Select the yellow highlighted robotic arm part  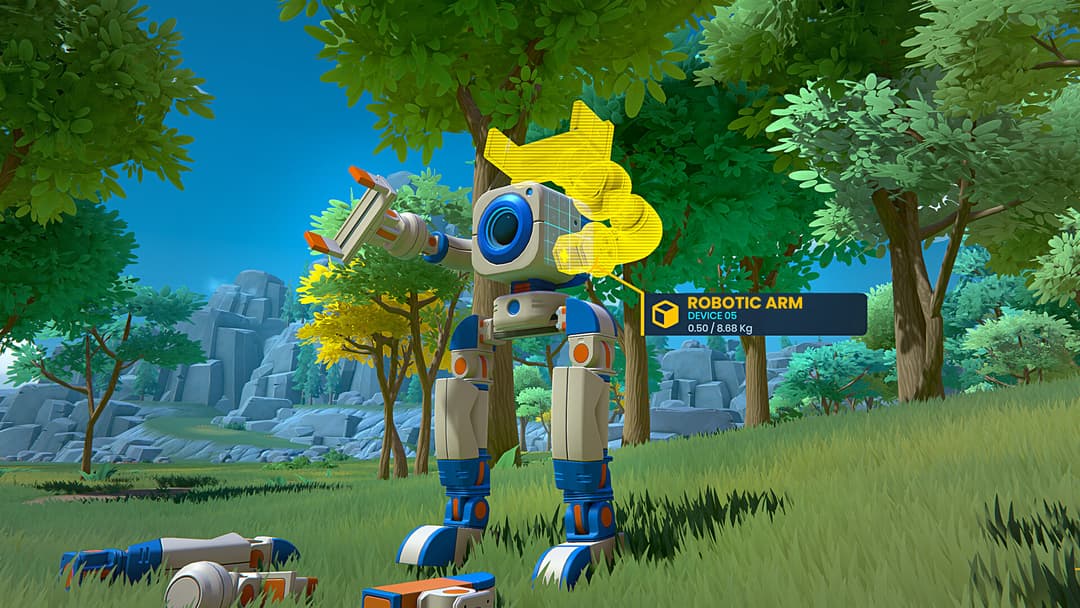pos(590,190)
